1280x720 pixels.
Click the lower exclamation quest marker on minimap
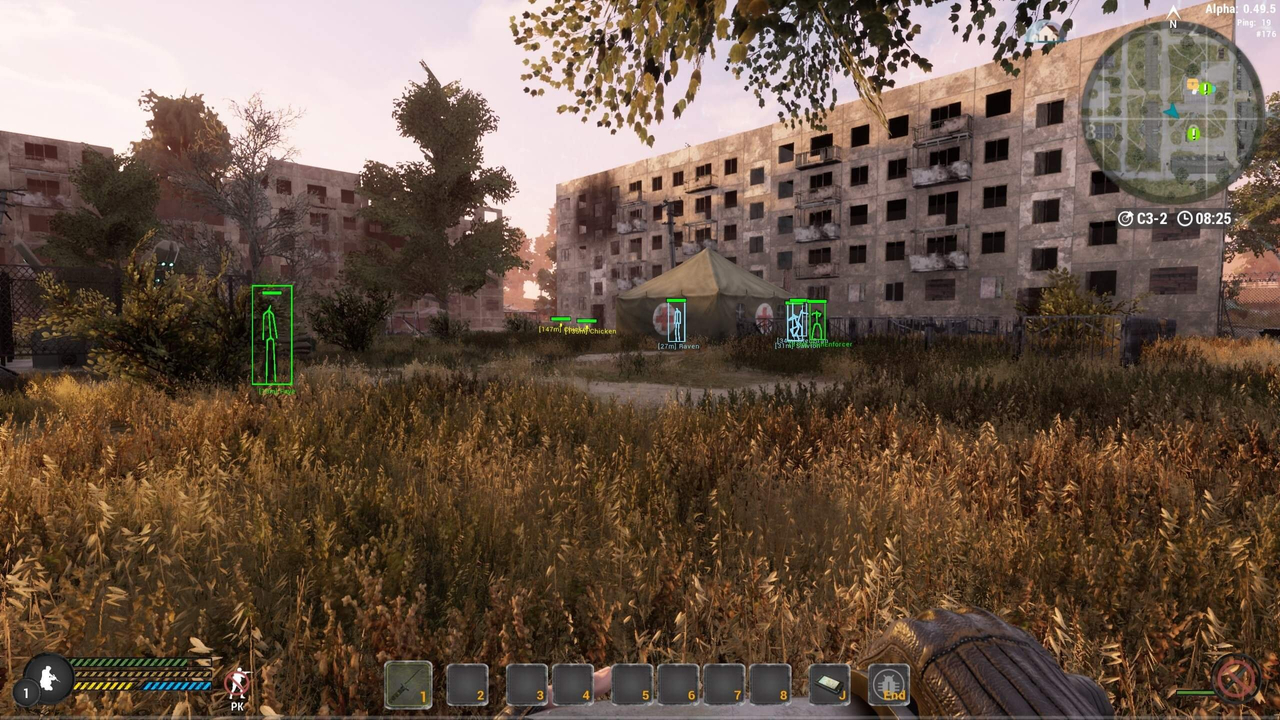click(1194, 132)
